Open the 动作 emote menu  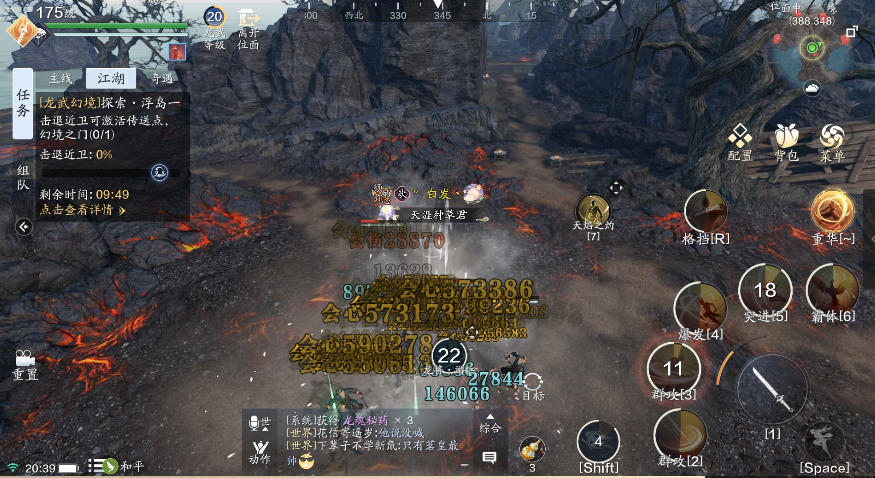(260, 450)
